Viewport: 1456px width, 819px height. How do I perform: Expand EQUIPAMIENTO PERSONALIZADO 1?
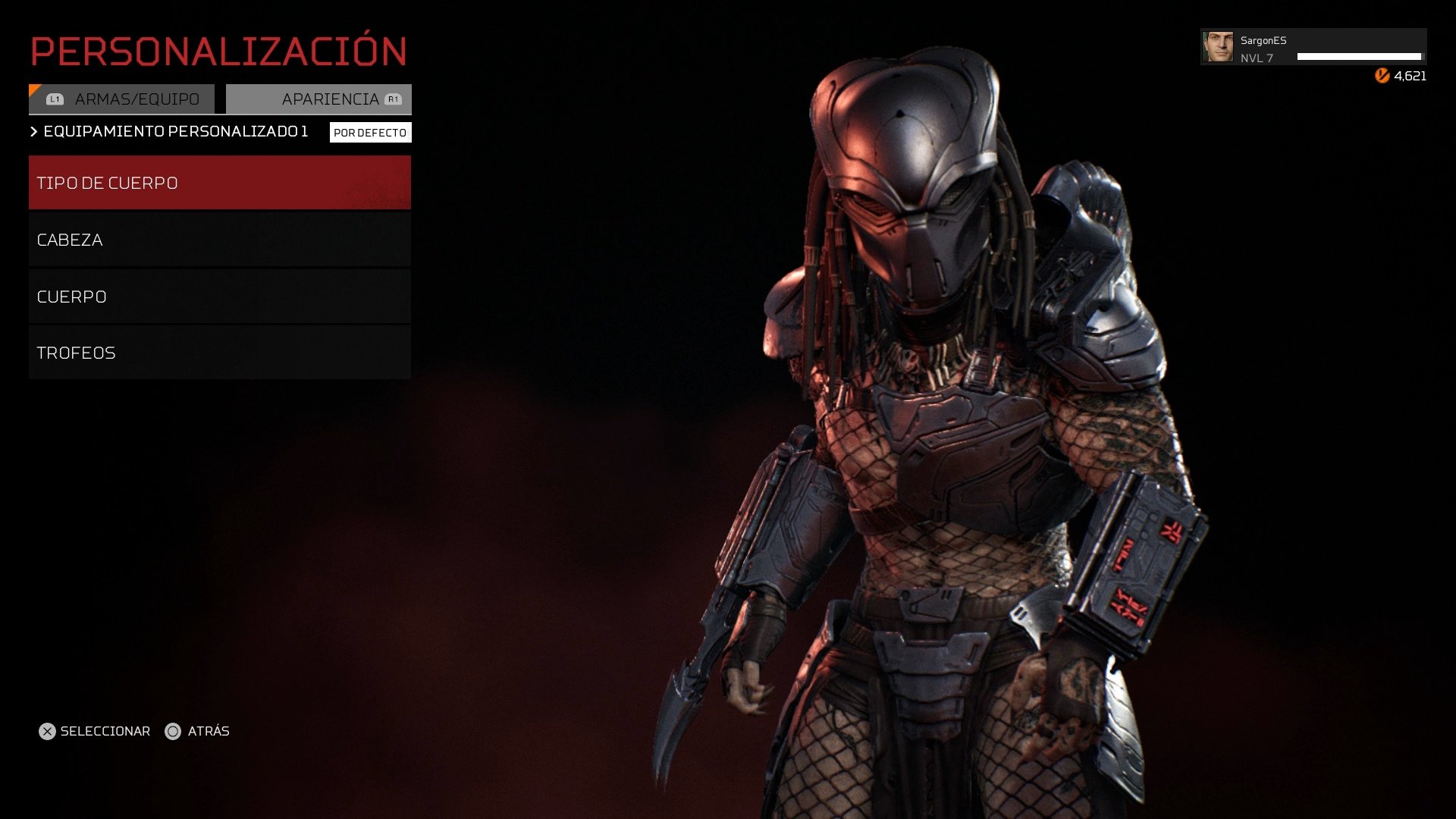174,130
